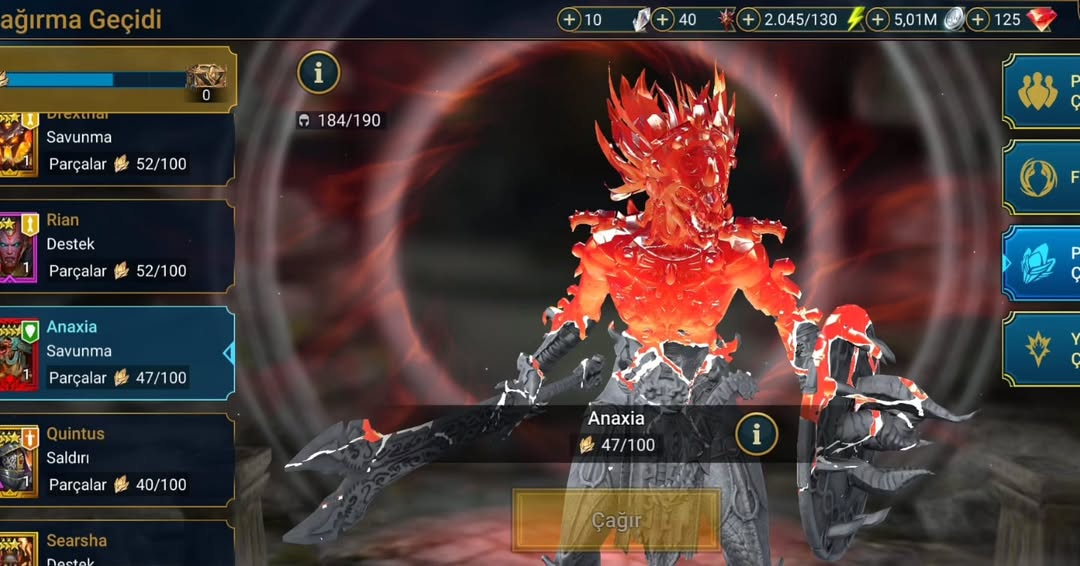Show portal info near the champion count
Viewport: 1080px width, 566px height.
click(x=319, y=73)
